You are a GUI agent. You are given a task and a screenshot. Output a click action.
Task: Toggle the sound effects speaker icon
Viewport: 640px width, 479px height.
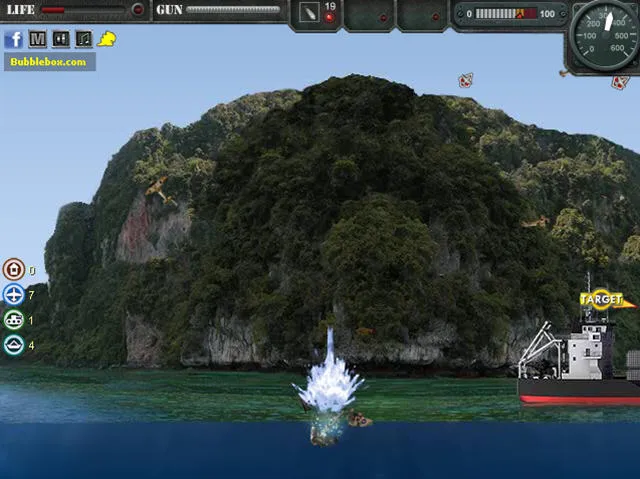(61, 39)
